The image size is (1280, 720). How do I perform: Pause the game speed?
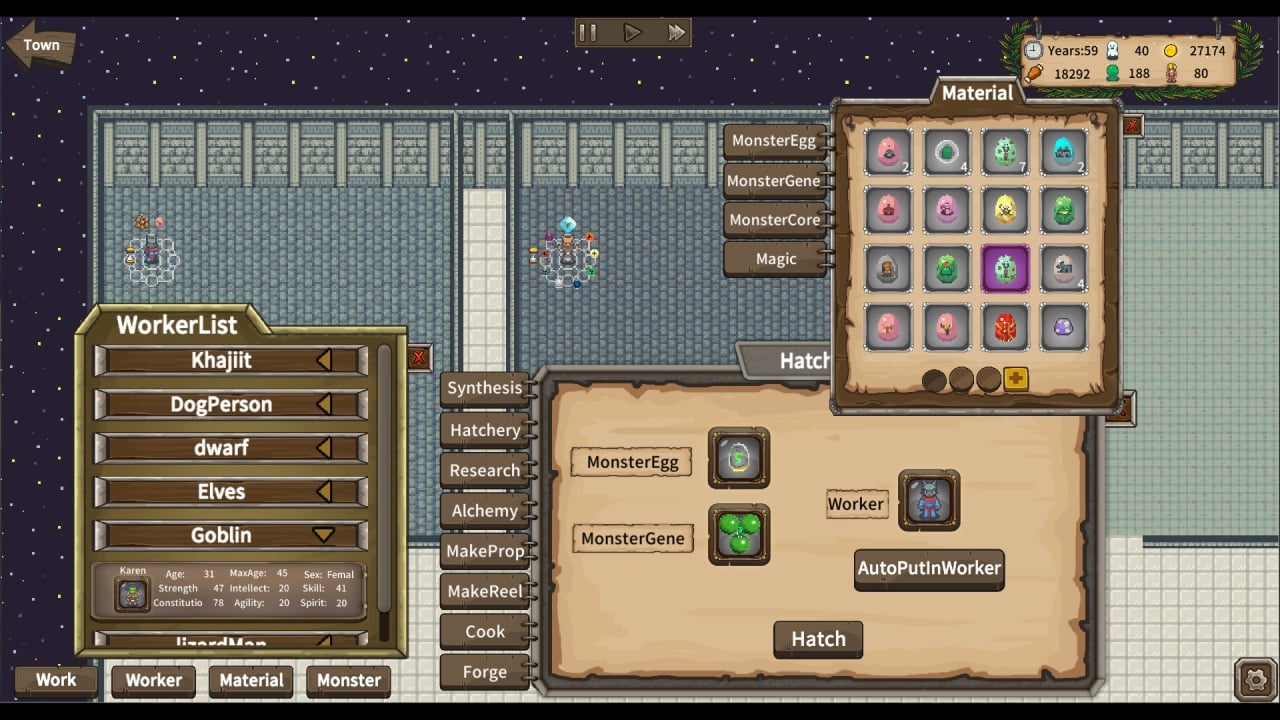pyautogui.click(x=588, y=33)
